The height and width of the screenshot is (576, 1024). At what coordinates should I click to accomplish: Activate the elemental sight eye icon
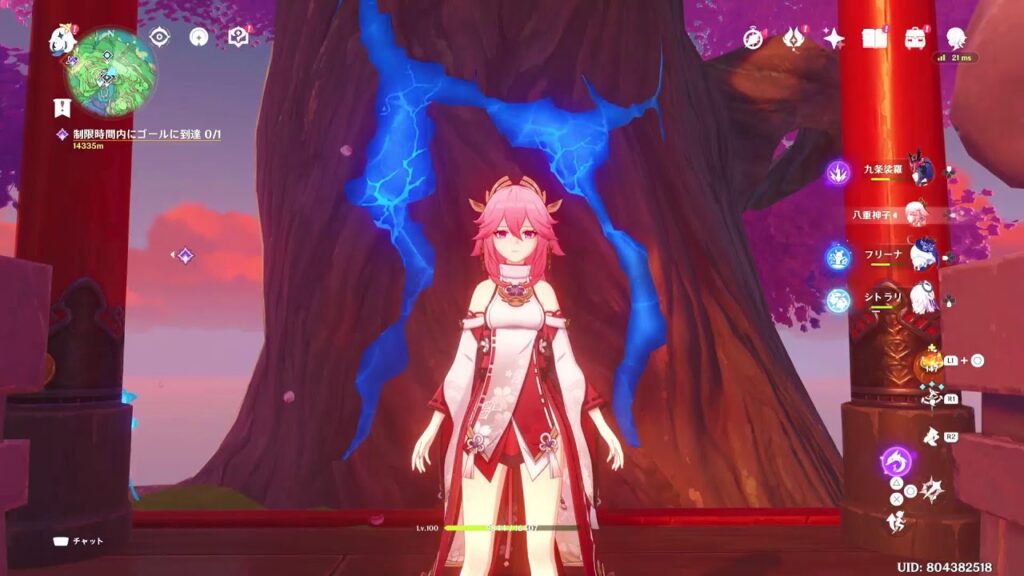point(159,37)
